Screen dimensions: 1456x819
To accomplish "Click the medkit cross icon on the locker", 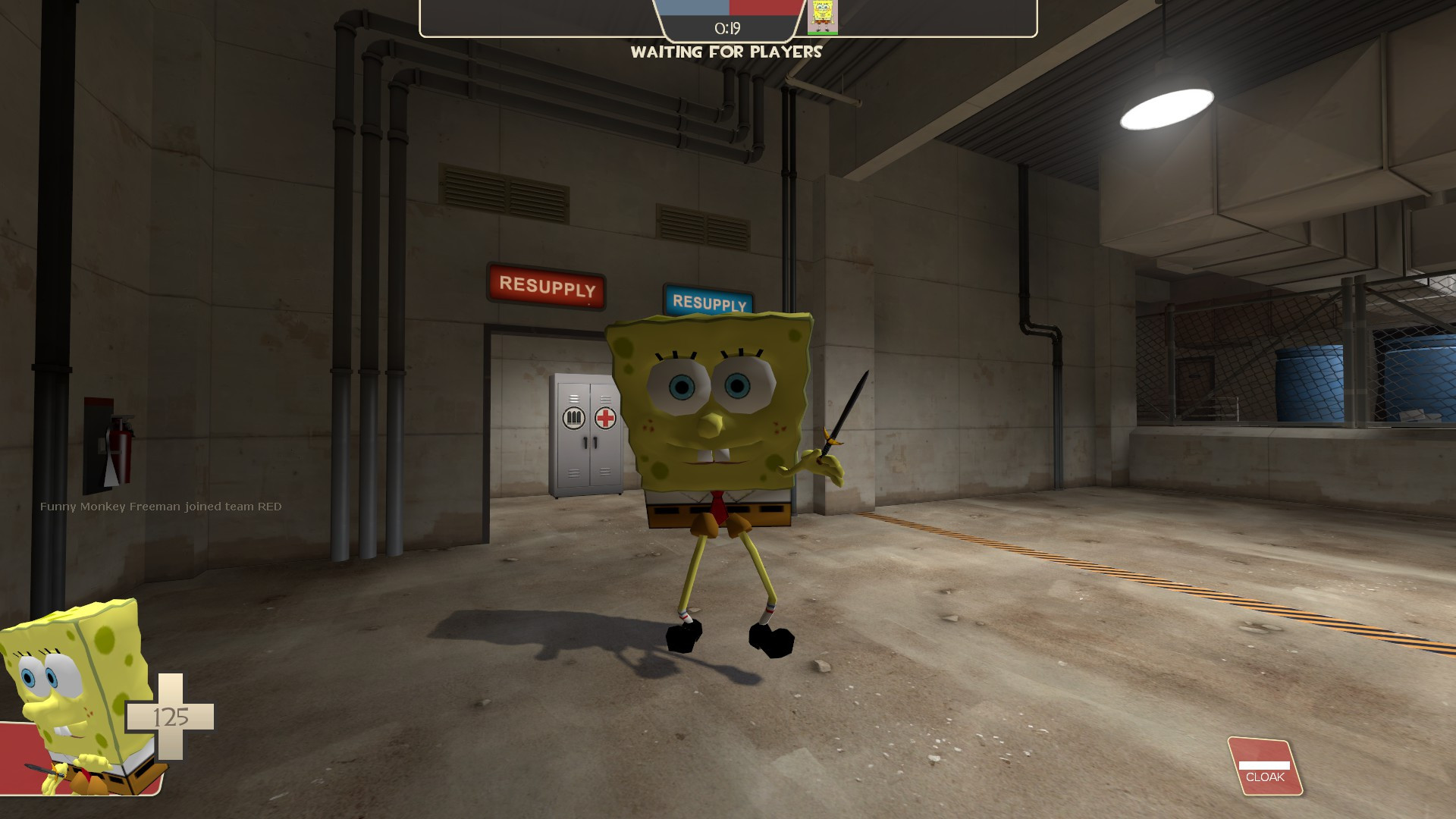I will coord(604,416).
